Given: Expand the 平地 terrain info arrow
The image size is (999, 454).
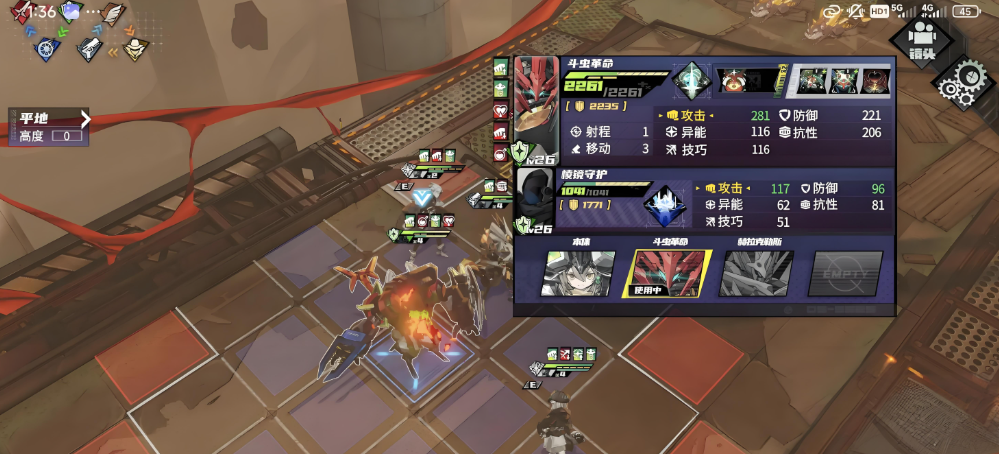Looking at the screenshot, I should (85, 119).
